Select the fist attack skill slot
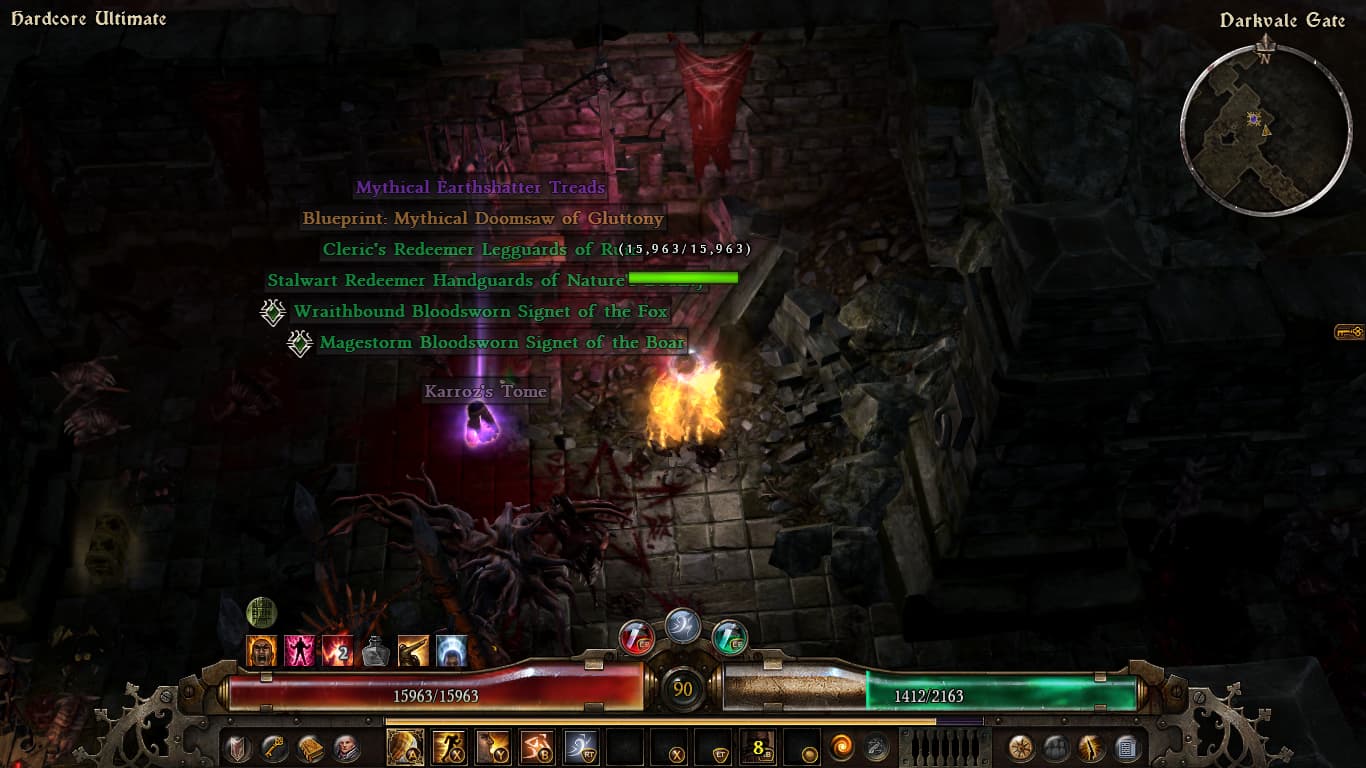The height and width of the screenshot is (768, 1366). click(403, 747)
